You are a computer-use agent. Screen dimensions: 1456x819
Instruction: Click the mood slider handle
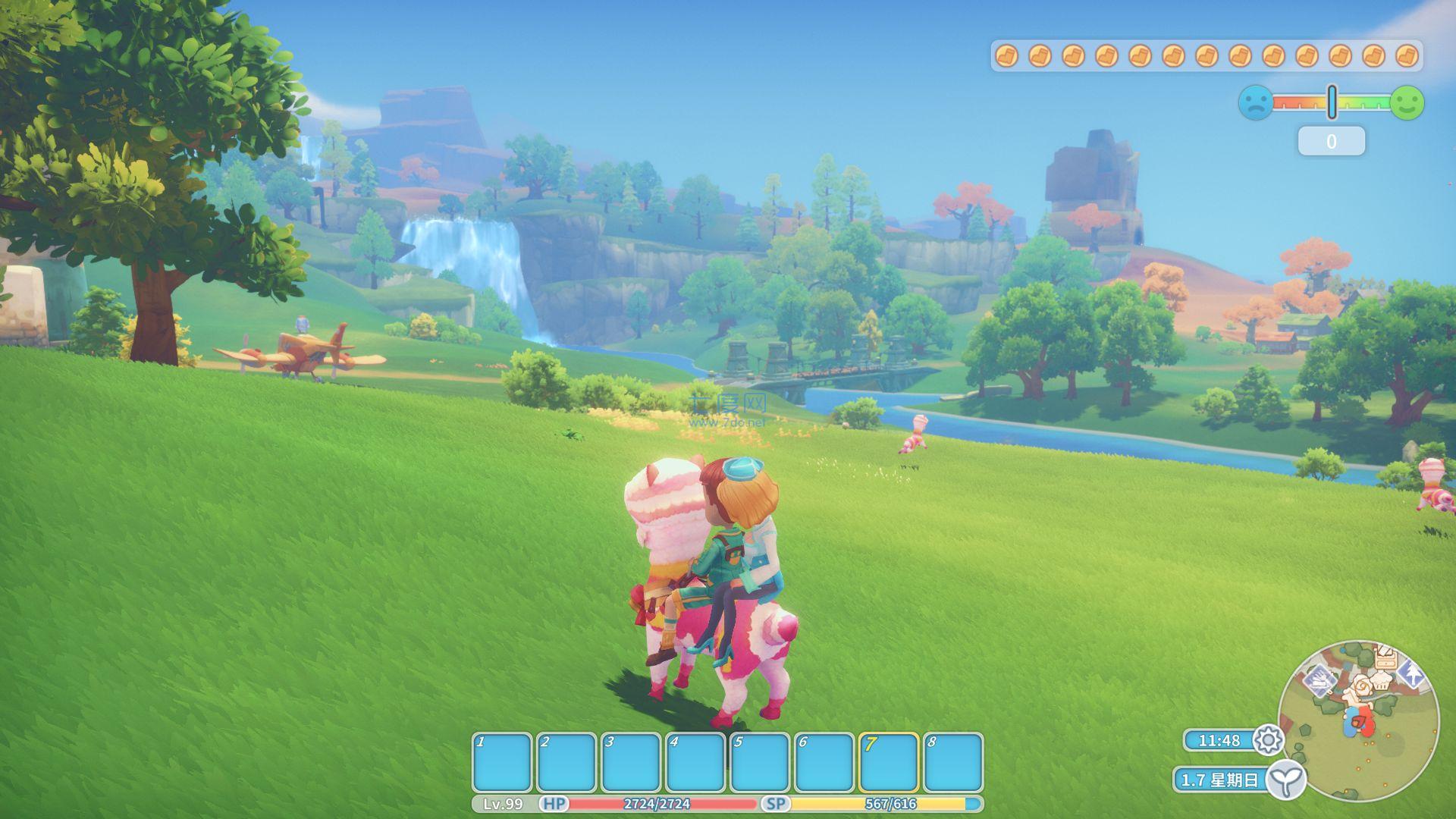[1332, 102]
